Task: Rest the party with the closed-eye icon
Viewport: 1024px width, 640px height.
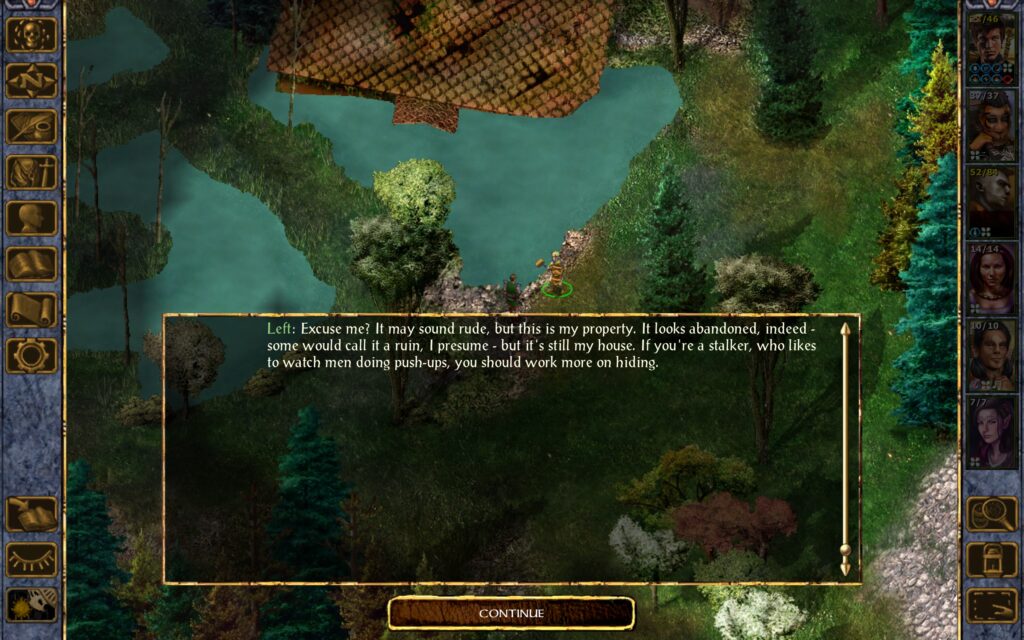Action: click(x=32, y=559)
